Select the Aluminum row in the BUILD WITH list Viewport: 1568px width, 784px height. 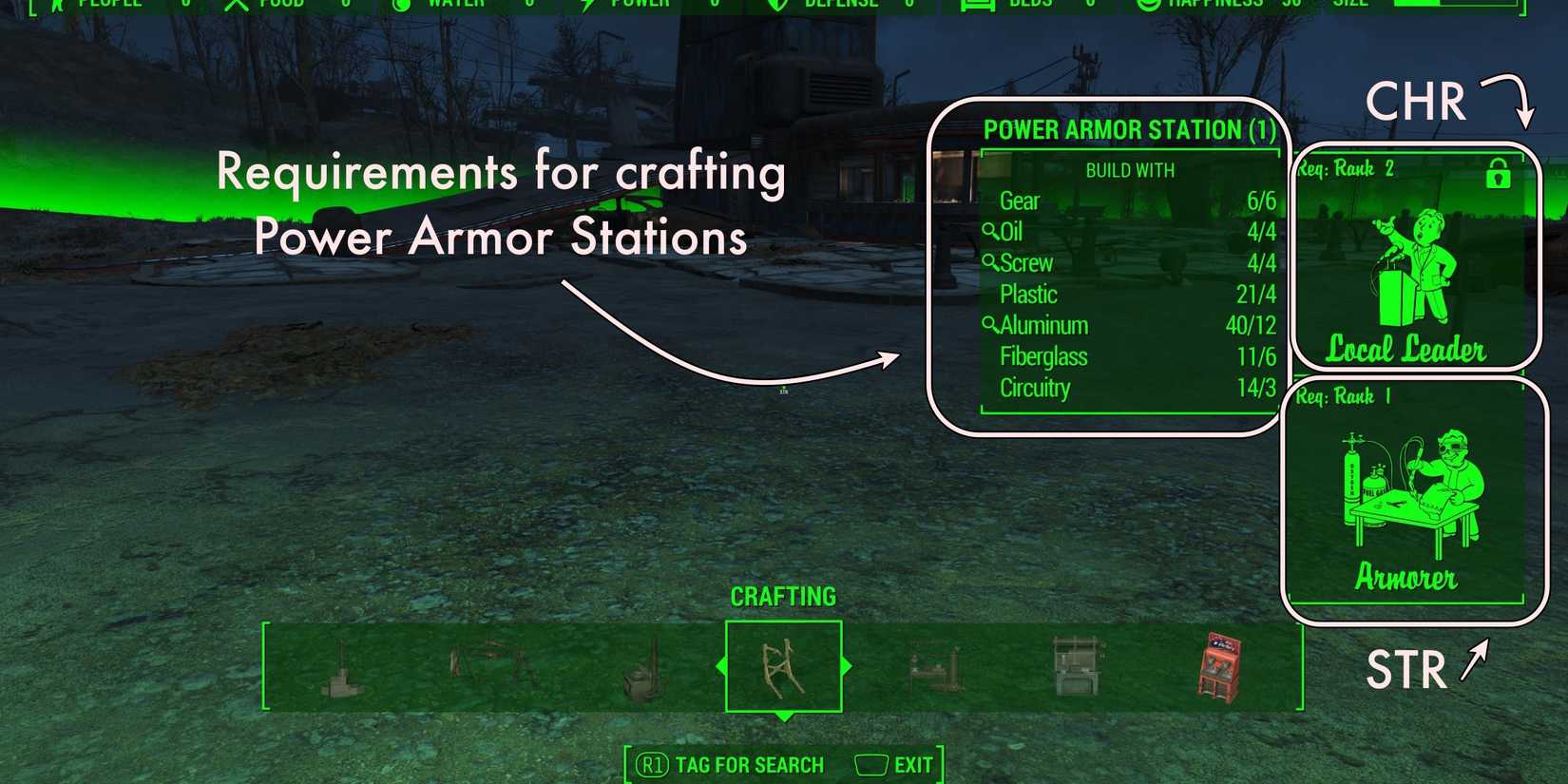pos(1131,325)
